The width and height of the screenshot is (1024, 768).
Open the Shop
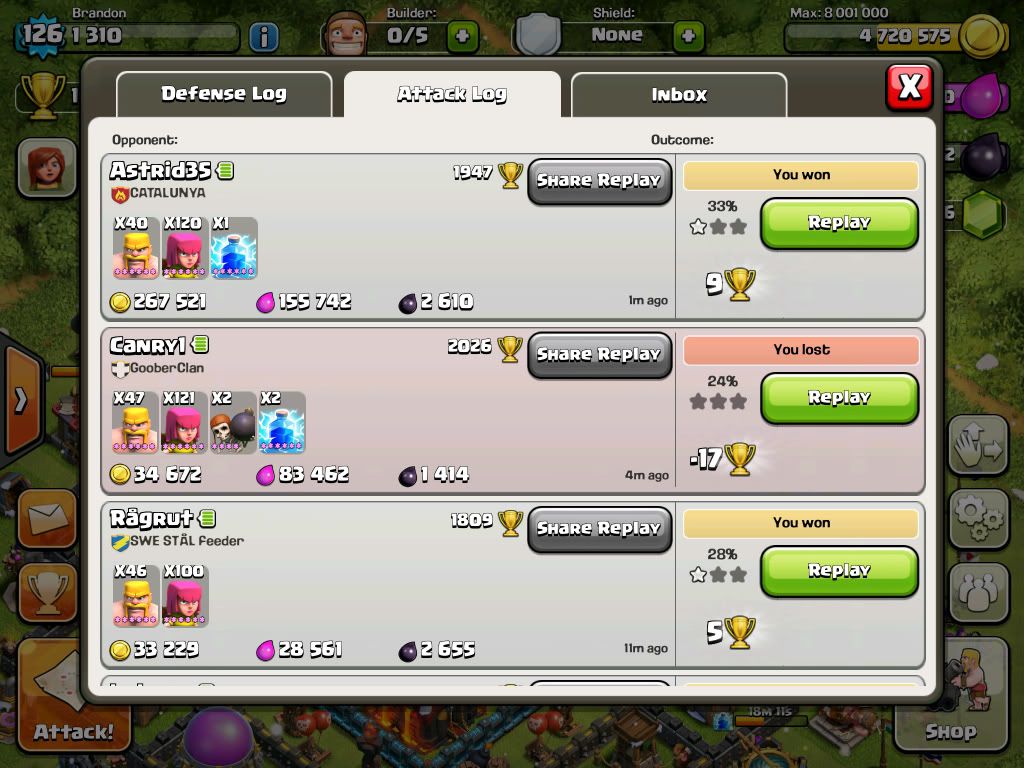click(x=951, y=700)
